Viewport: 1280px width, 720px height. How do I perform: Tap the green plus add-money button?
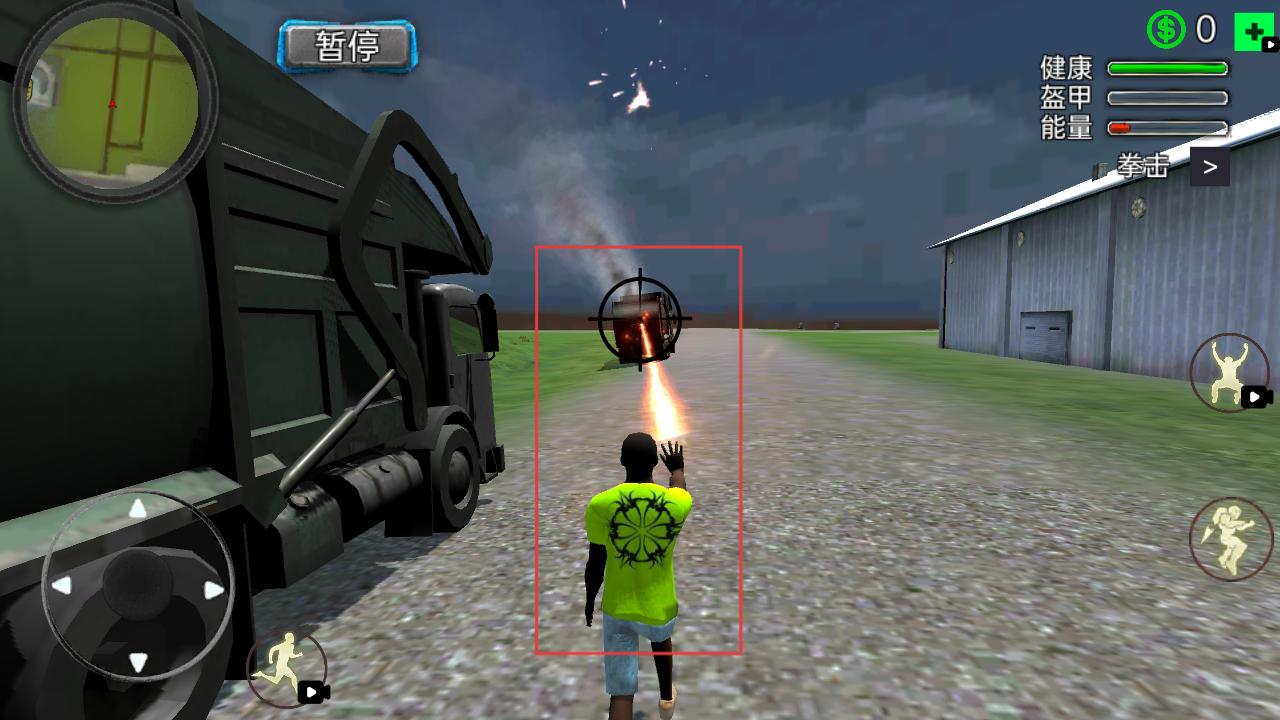[1252, 32]
